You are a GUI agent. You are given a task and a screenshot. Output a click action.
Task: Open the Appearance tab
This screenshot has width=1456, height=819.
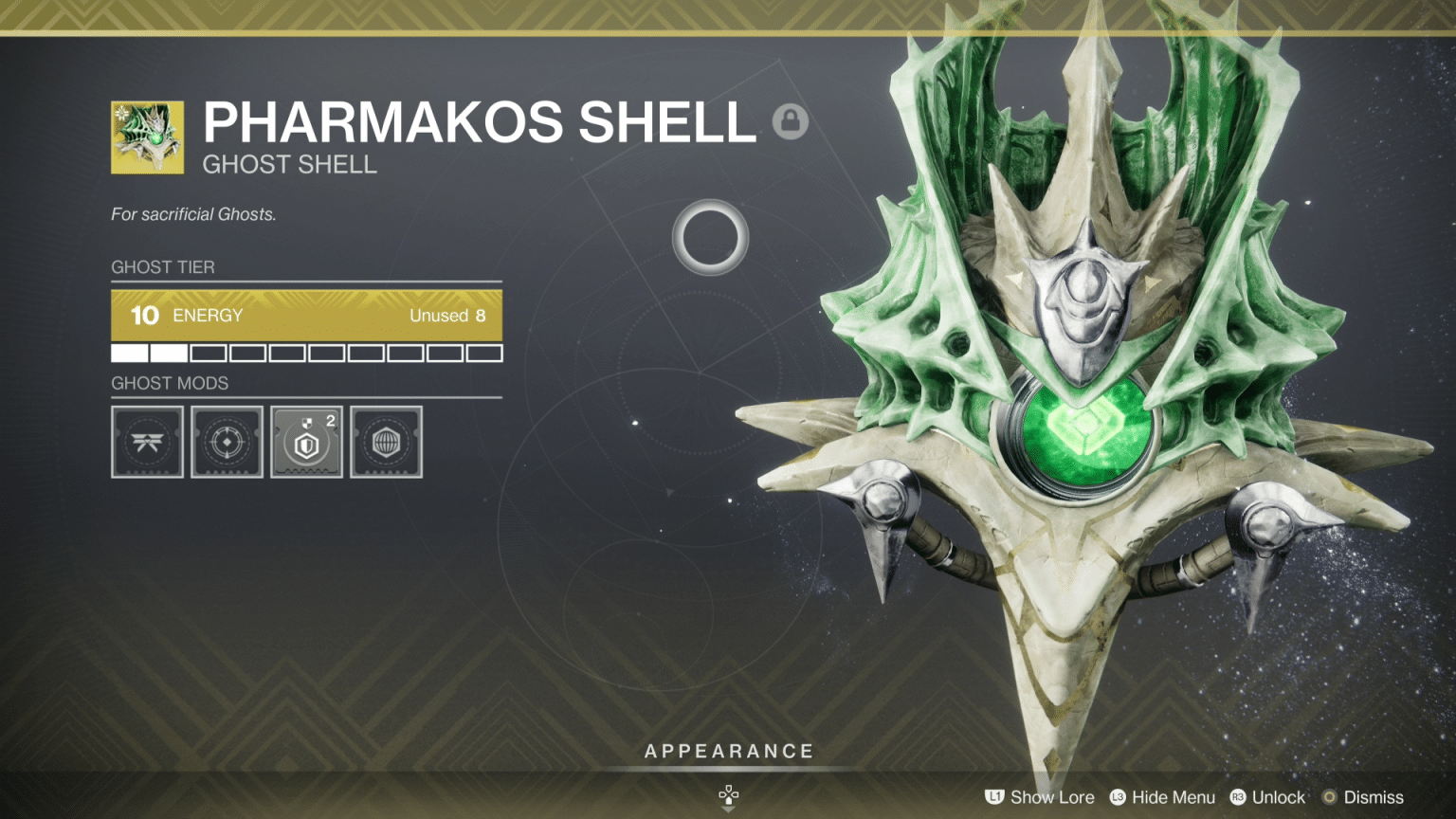pos(729,750)
